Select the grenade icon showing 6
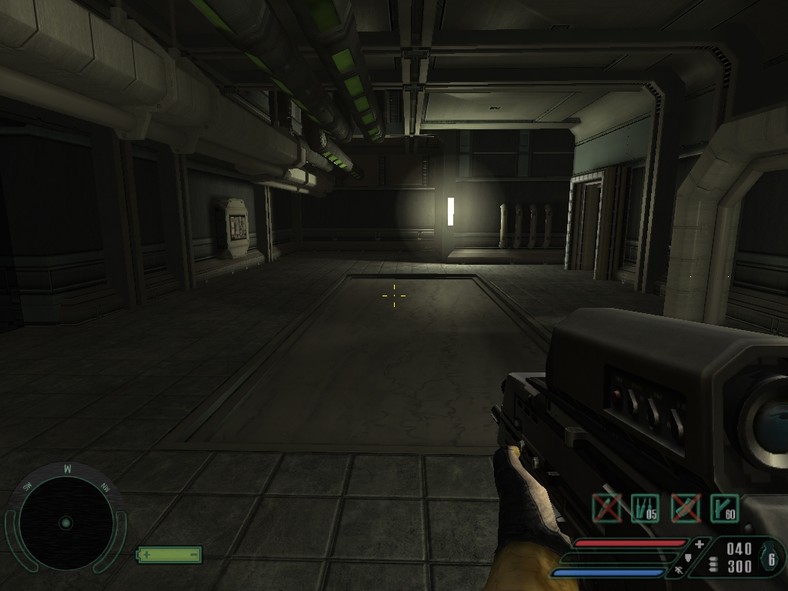The width and height of the screenshot is (788, 591). pyautogui.click(x=771, y=557)
